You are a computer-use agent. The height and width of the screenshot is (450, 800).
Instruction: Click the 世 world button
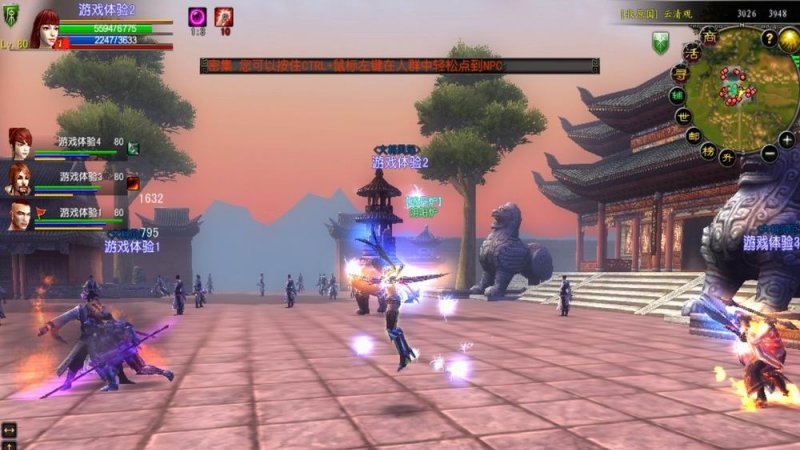682,115
